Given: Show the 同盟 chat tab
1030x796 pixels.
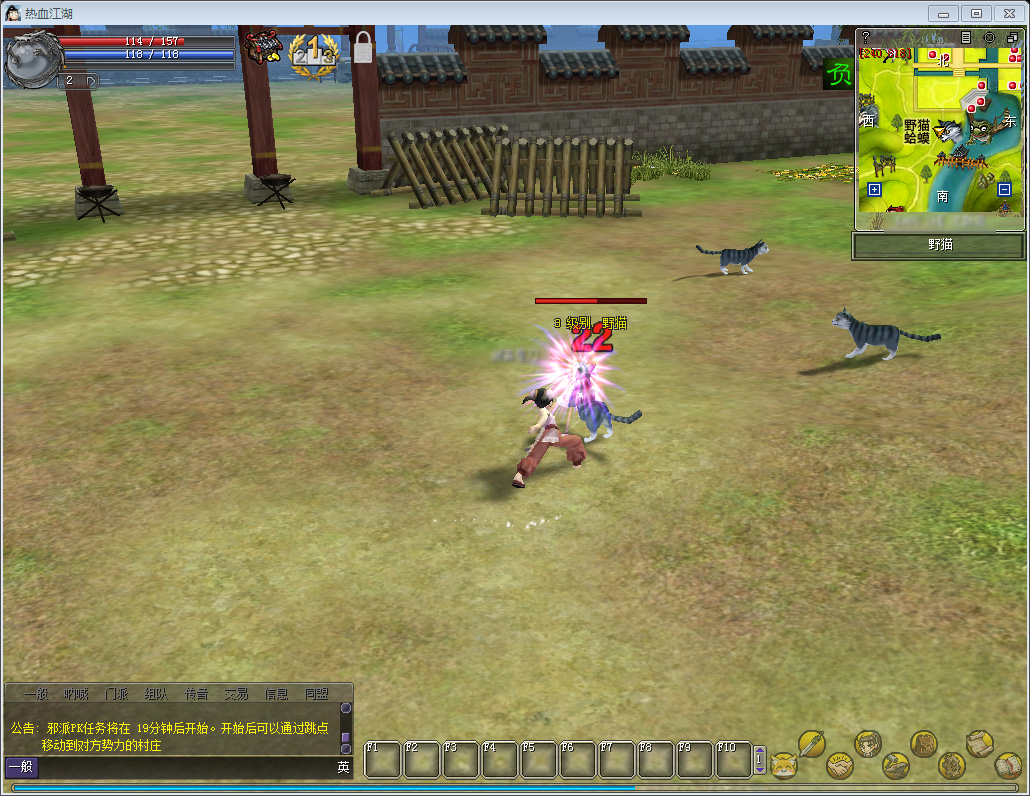Looking at the screenshot, I should point(316,694).
